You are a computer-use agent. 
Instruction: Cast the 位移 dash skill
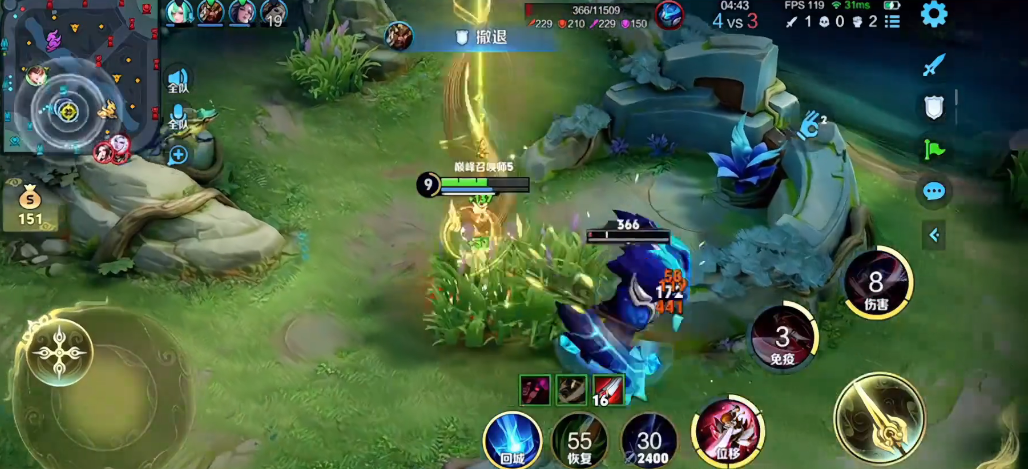[728, 432]
